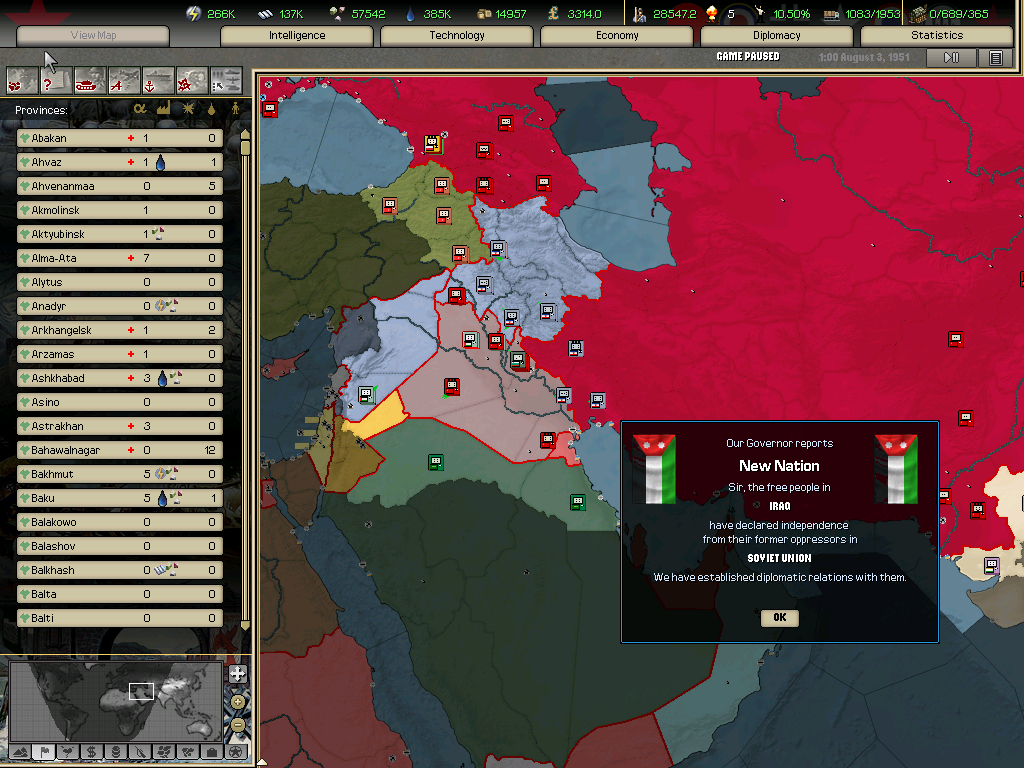Open the Economy tab
This screenshot has width=1024, height=768.
(x=617, y=36)
